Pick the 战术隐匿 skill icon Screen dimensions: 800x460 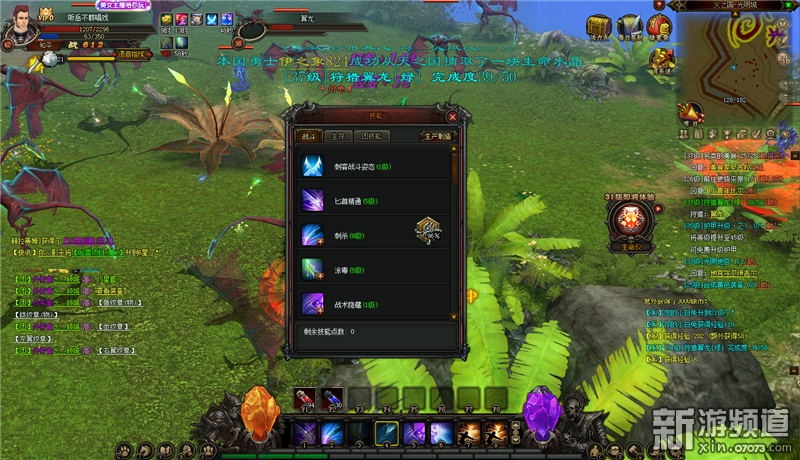coord(313,302)
